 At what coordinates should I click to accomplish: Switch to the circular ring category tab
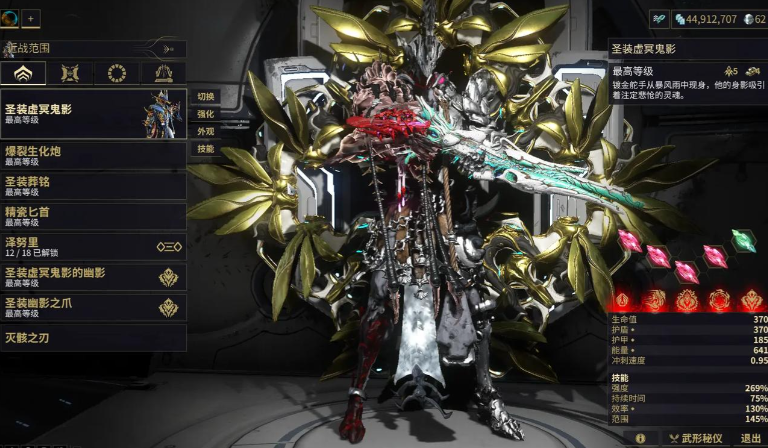117,73
